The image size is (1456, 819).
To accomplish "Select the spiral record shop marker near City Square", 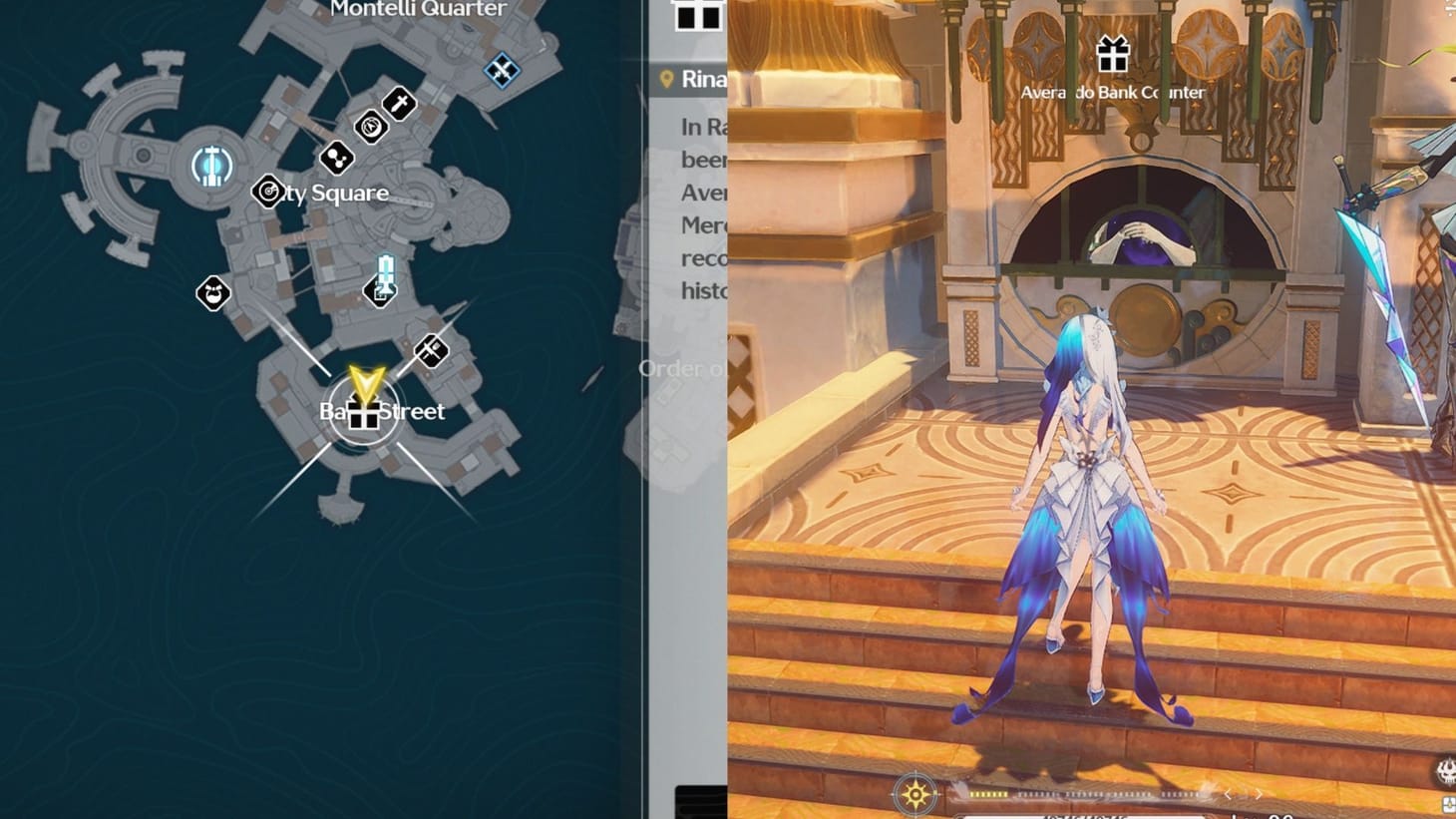I will 267,191.
